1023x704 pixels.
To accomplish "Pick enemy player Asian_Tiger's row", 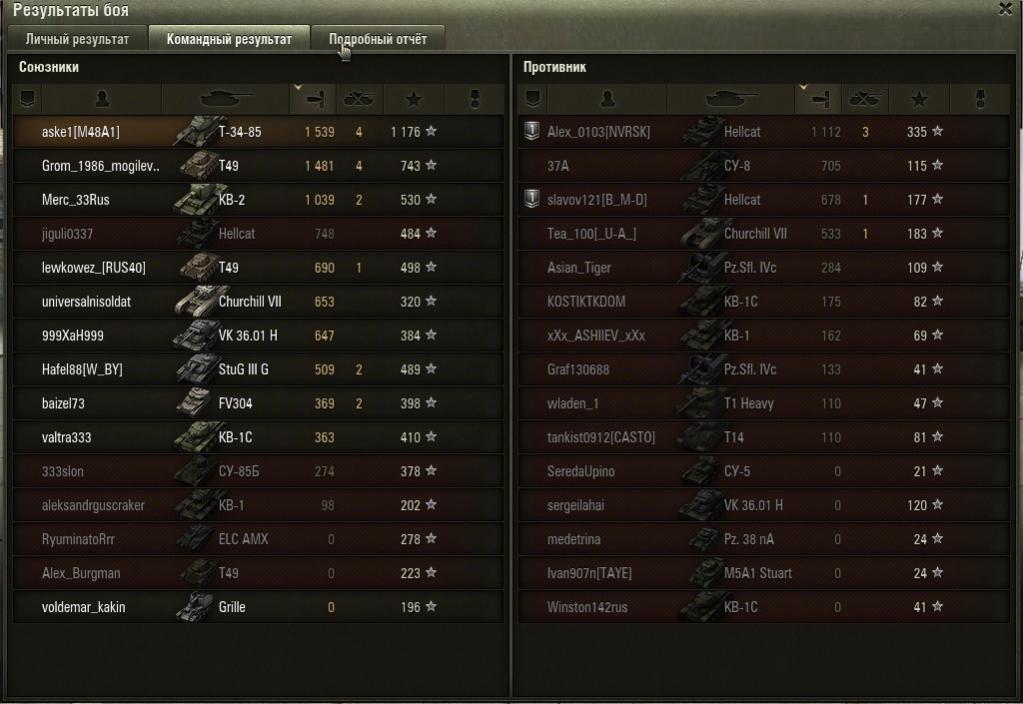I will click(765, 268).
